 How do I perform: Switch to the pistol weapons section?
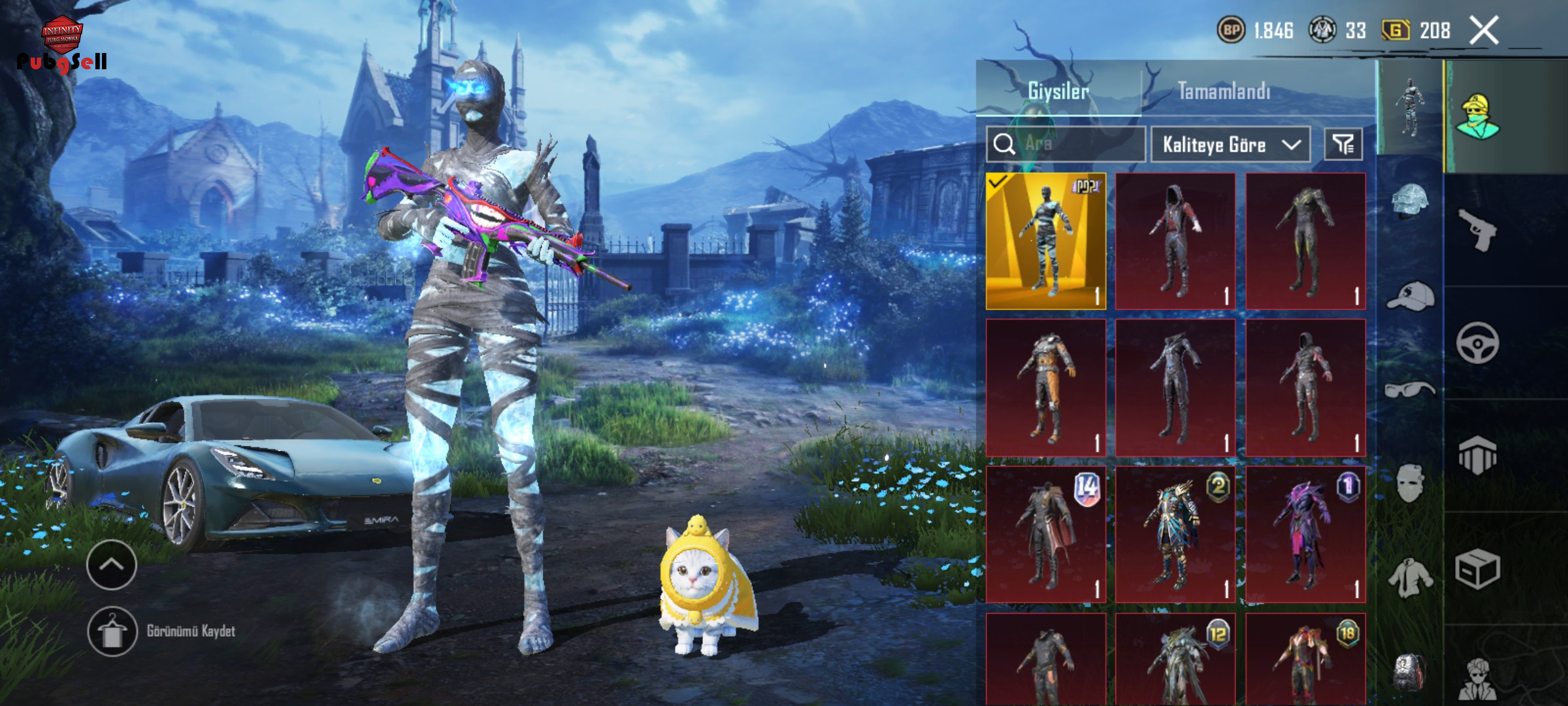1477,229
